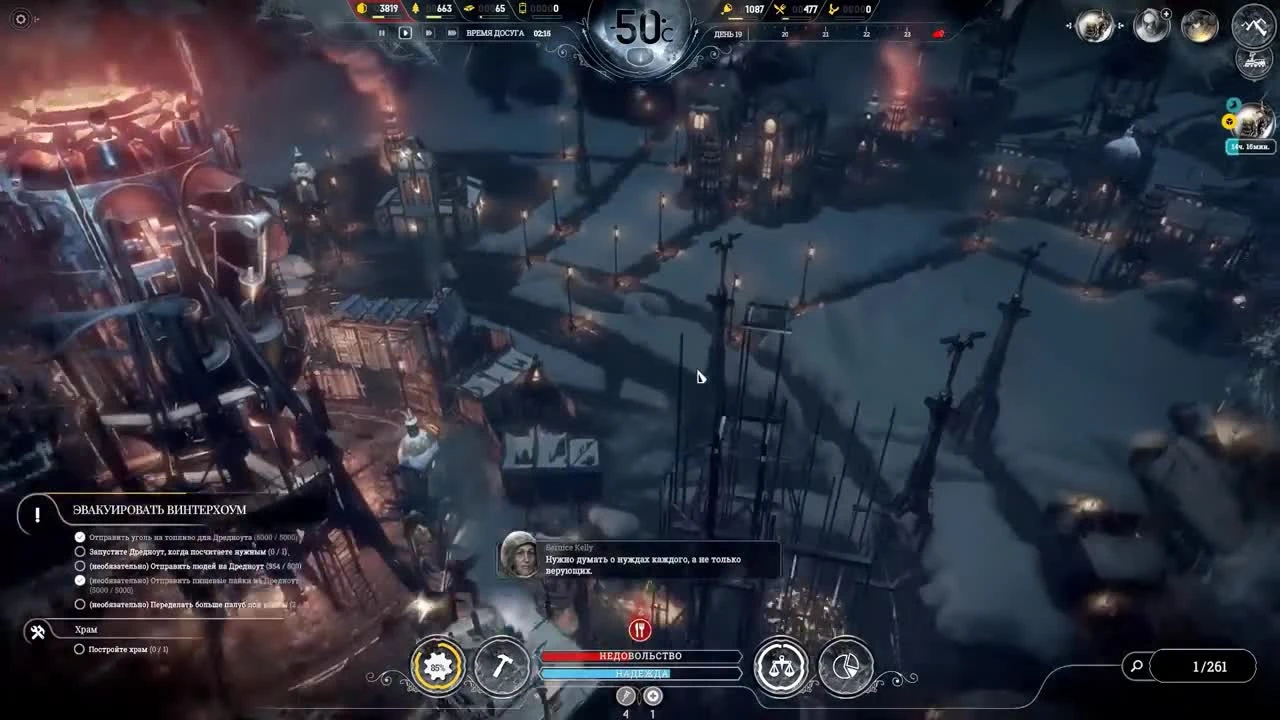Collapse the ЭВАКУИРОВАТЬ ВИНТЕРХОУМ quest panel
Image resolution: width=1280 pixels, height=720 pixels.
coord(37,514)
